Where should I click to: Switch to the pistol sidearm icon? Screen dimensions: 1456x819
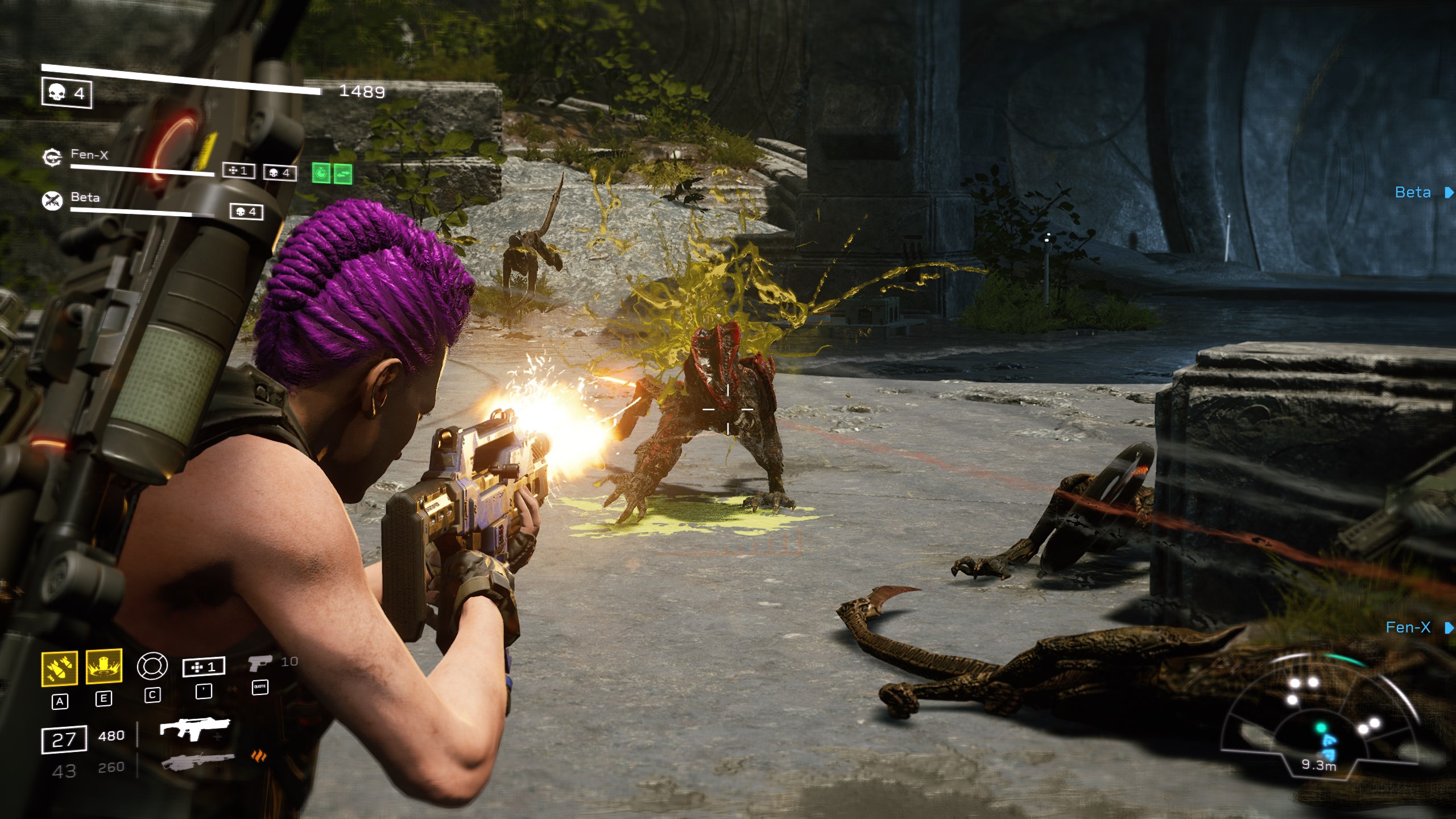point(259,663)
